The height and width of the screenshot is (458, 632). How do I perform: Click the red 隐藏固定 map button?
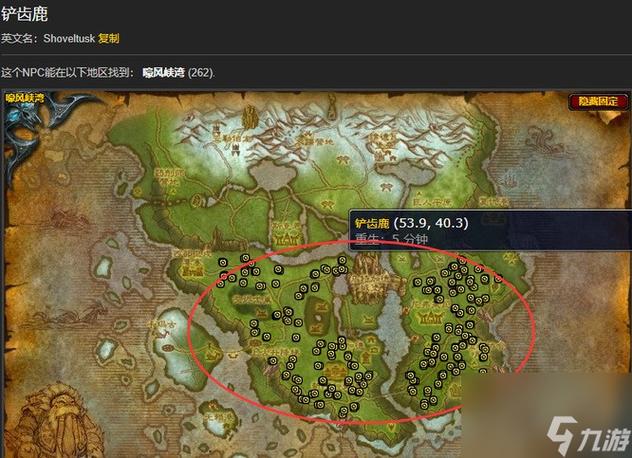(597, 101)
